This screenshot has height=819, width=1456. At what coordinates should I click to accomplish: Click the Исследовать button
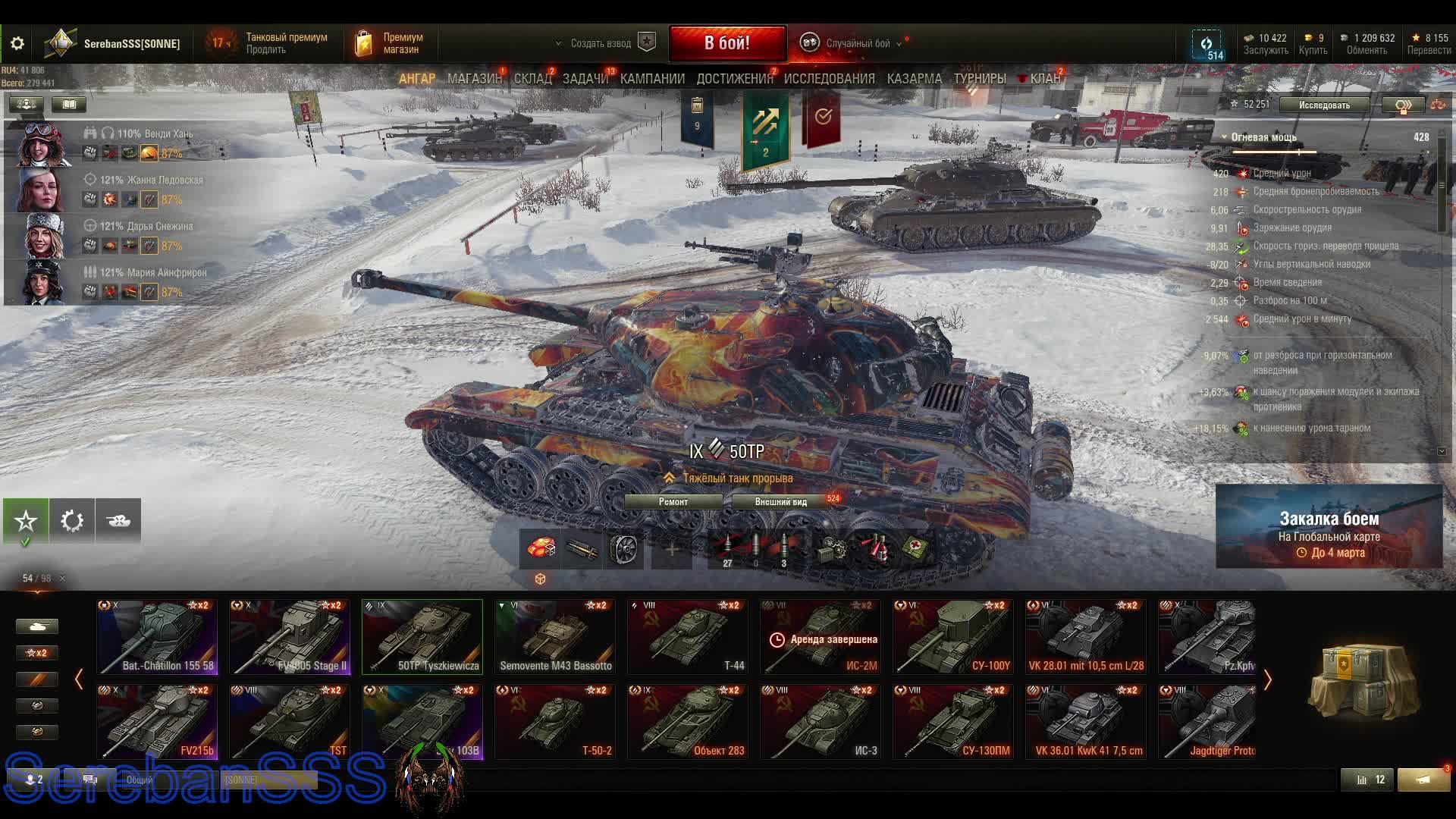[x=1324, y=105]
